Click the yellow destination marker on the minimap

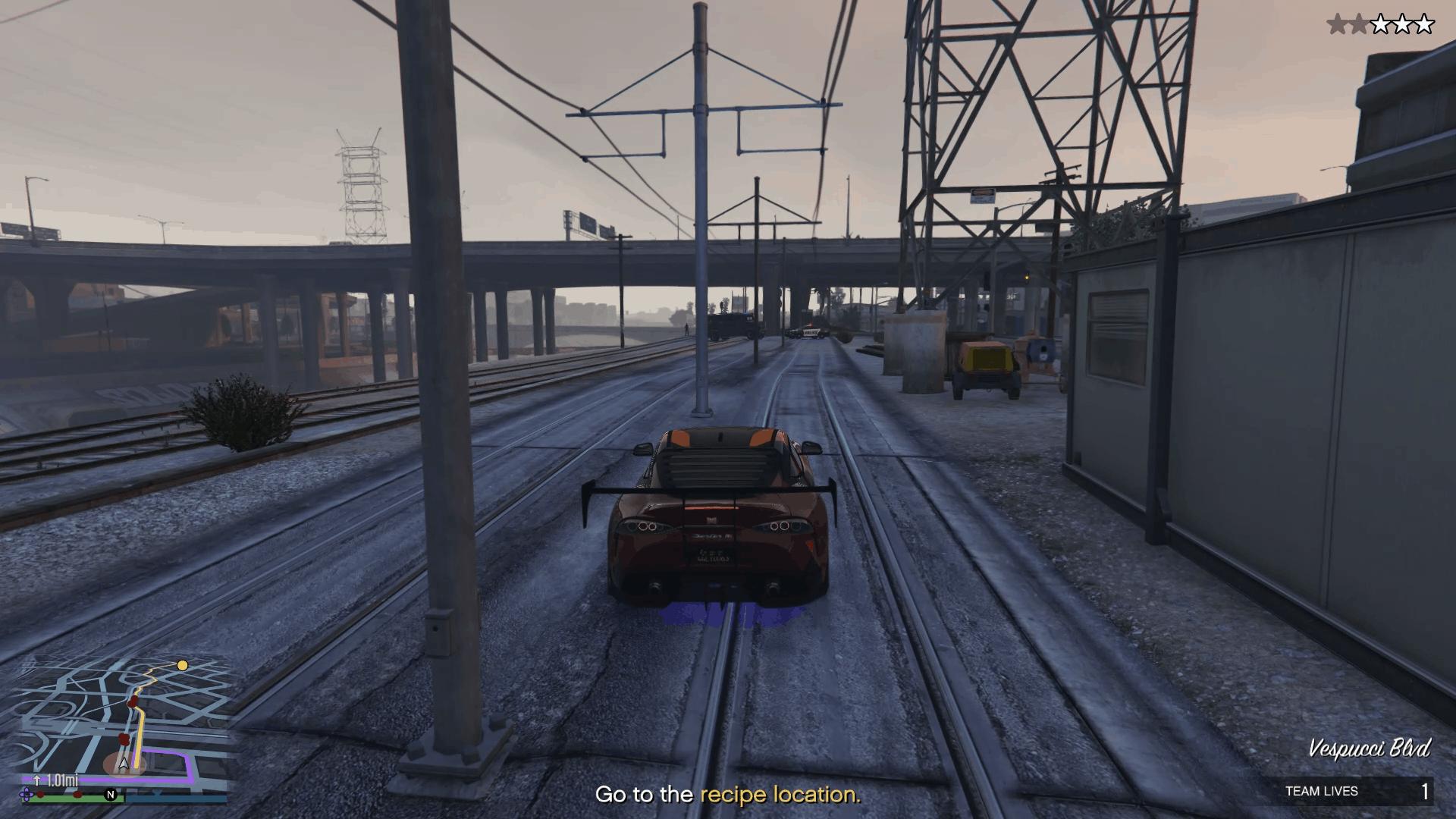tap(182, 666)
